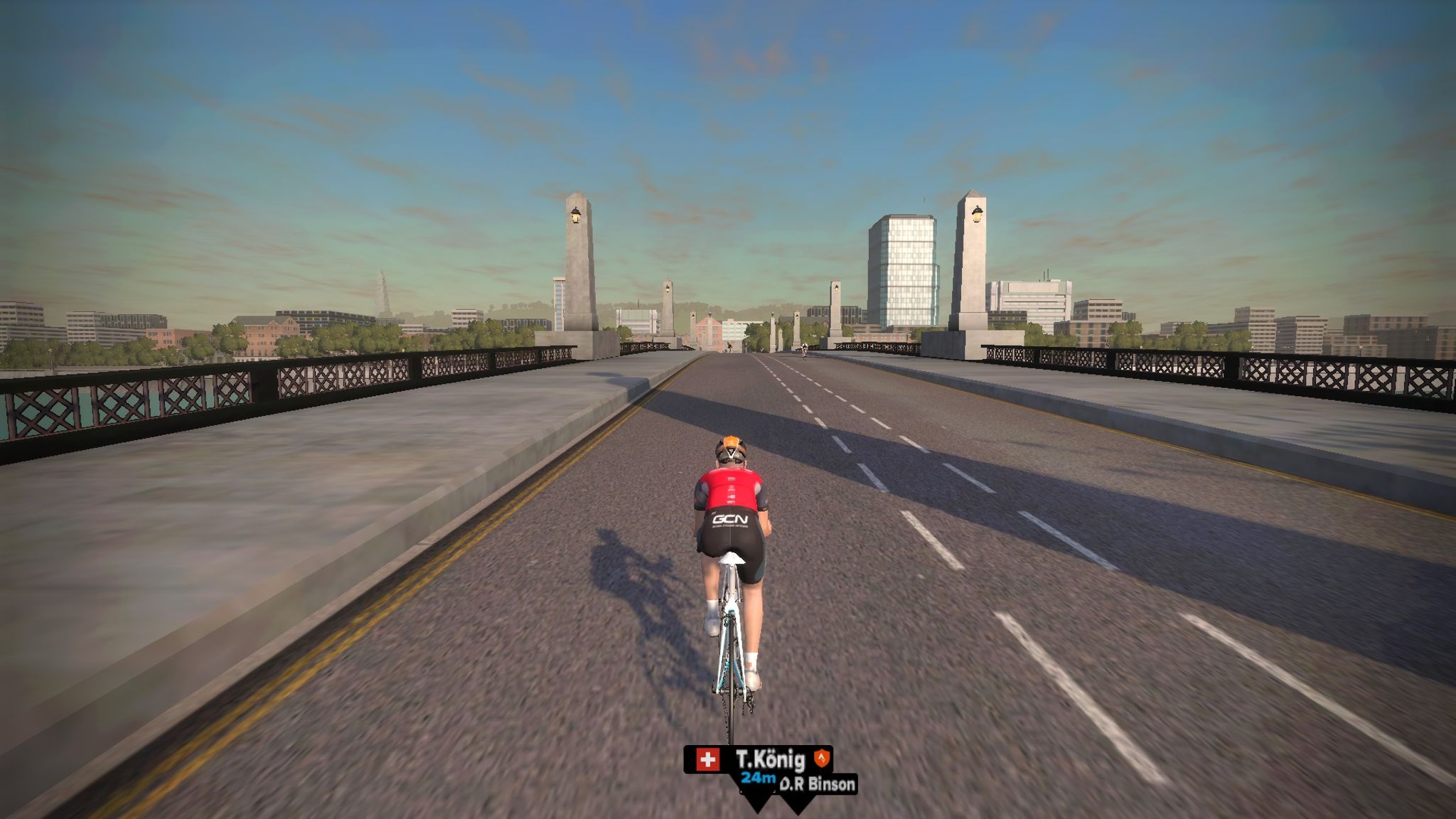Select the T.König rider name tag

(x=758, y=759)
